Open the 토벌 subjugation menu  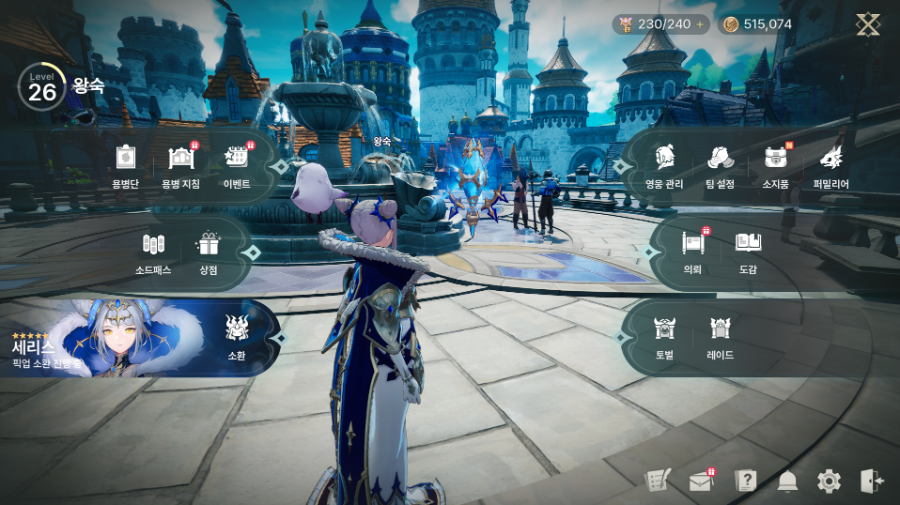pyautogui.click(x=664, y=335)
